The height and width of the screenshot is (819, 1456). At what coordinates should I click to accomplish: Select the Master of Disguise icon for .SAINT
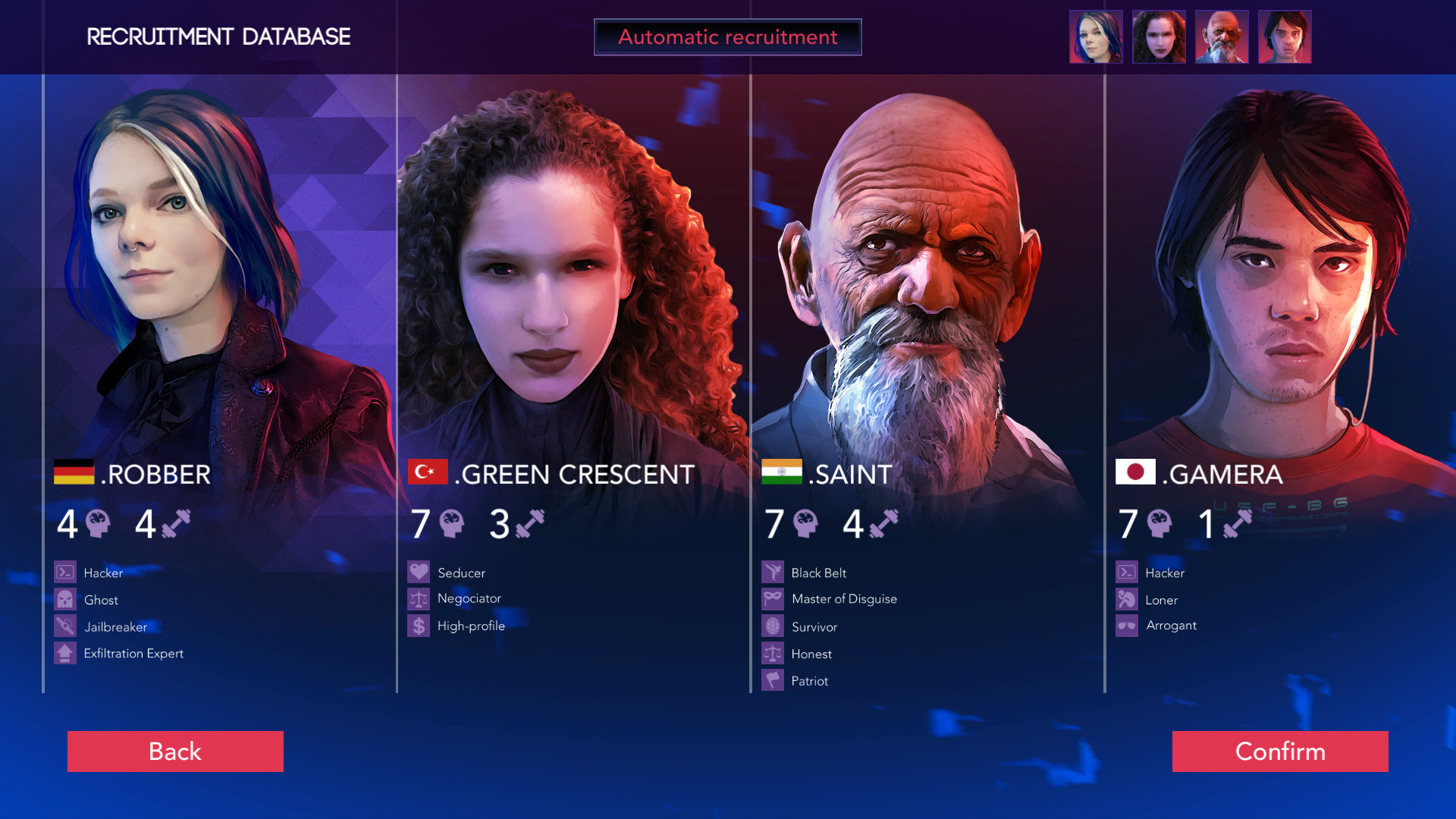(771, 599)
